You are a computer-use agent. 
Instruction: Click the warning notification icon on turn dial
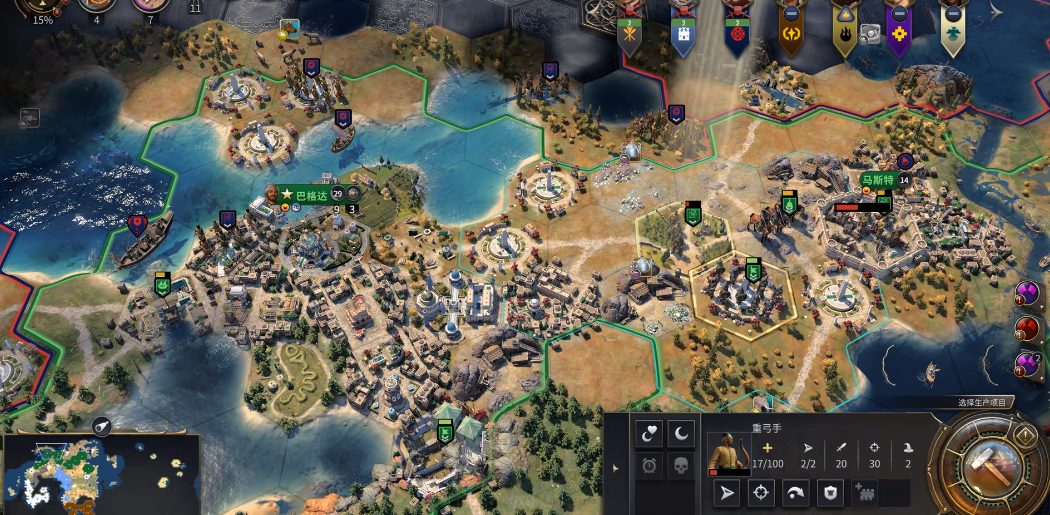(1025, 435)
